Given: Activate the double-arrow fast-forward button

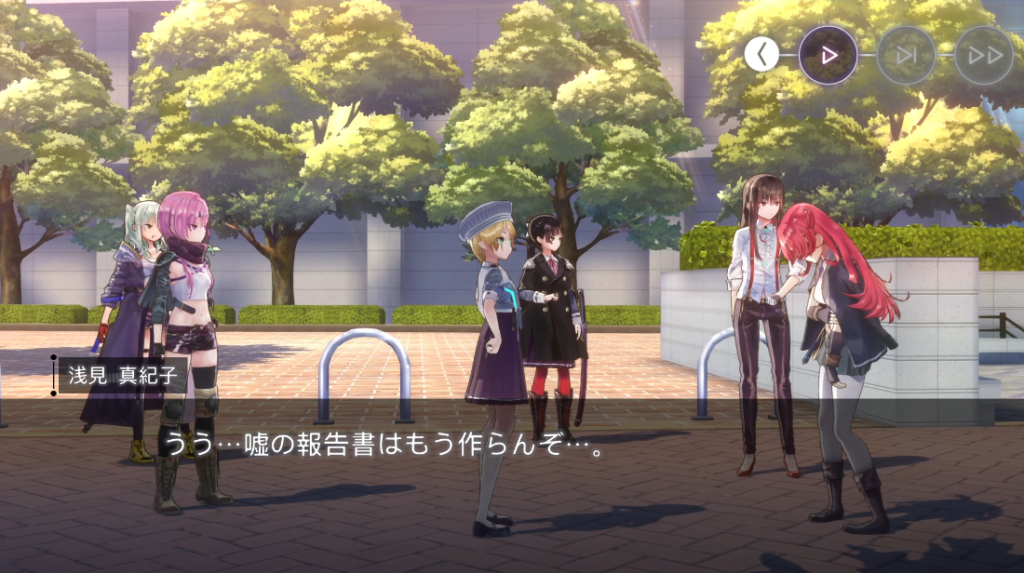Looking at the screenshot, I should click(x=984, y=55).
